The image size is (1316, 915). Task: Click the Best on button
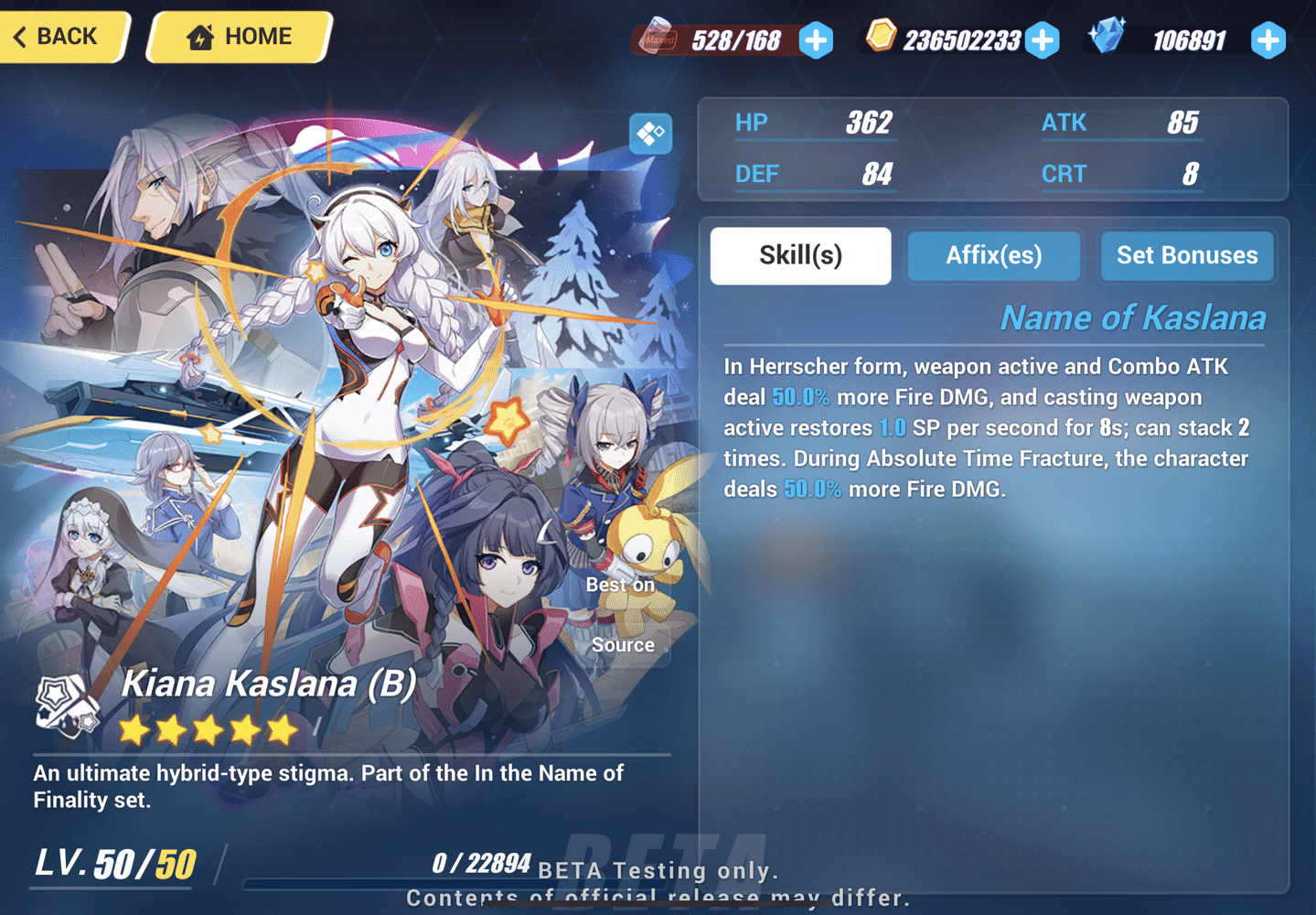621,584
